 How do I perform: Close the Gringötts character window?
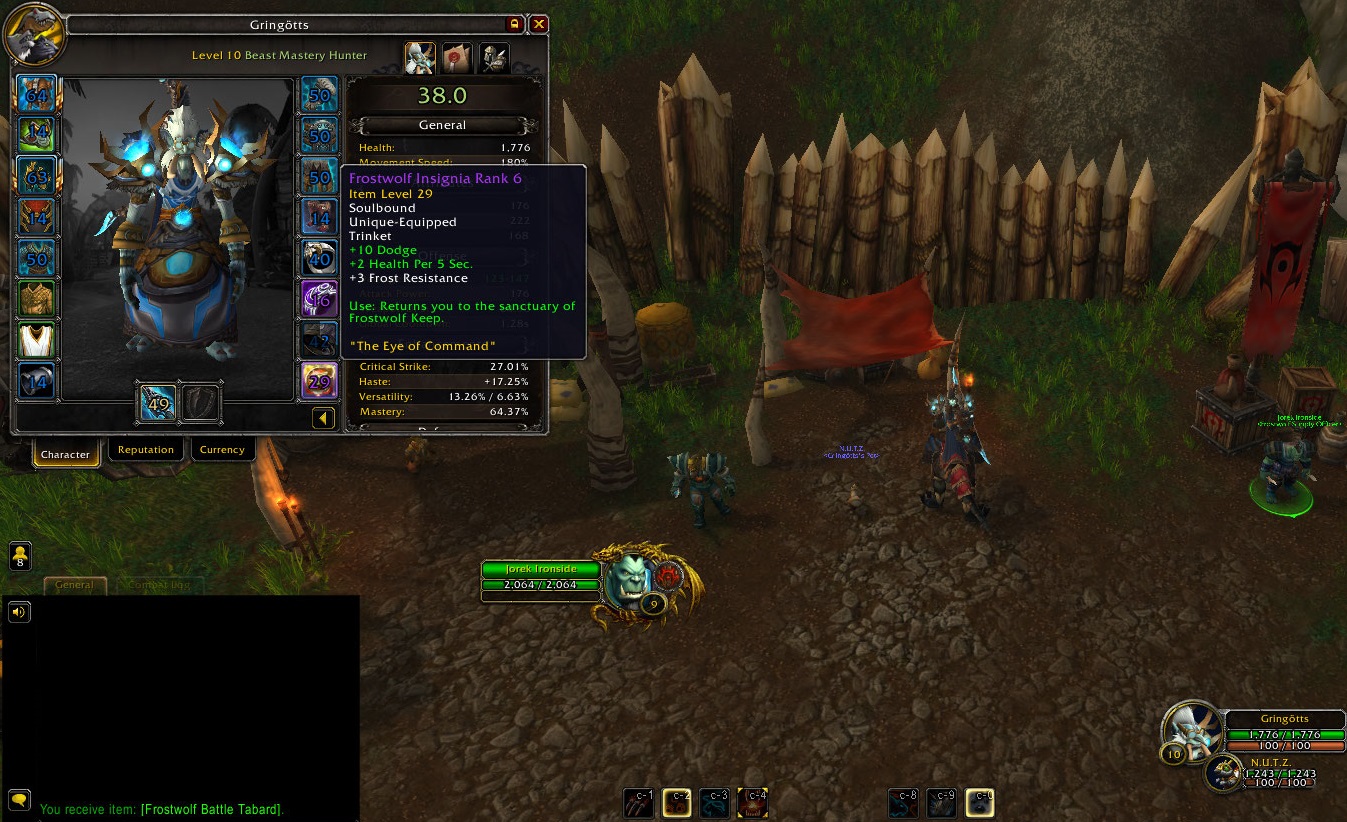point(539,24)
